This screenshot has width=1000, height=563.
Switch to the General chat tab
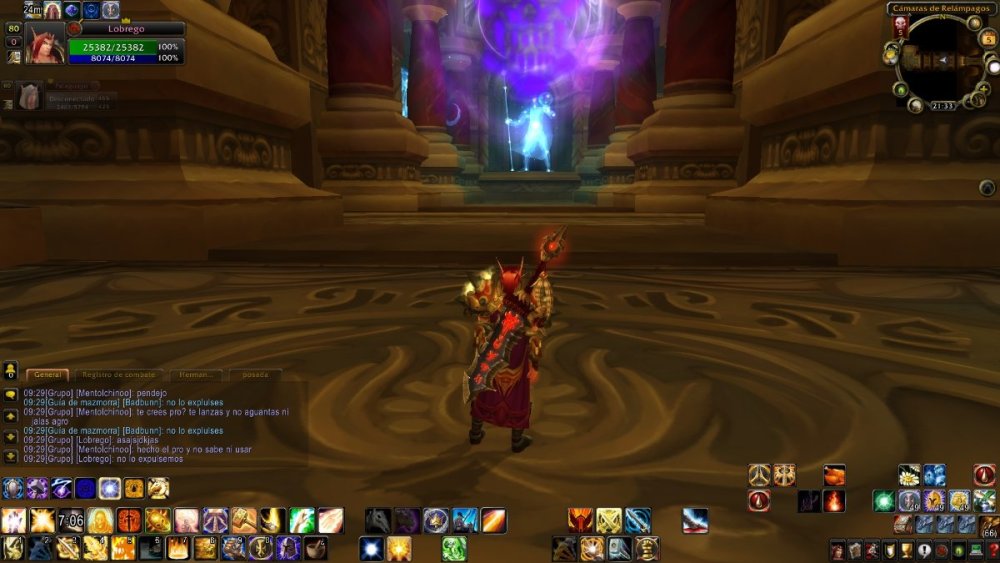pos(49,374)
